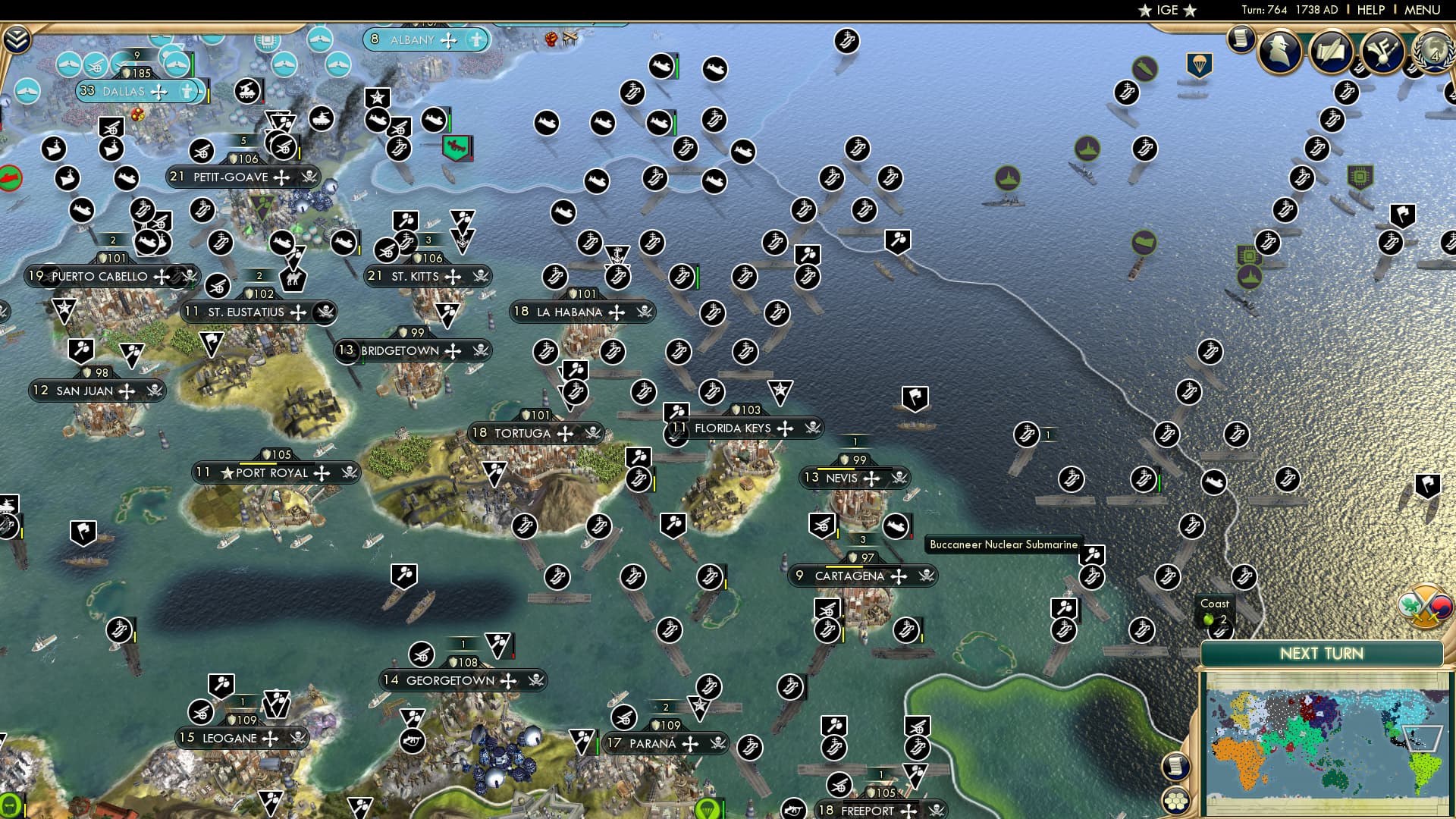Click the Caribbean region on the minimap
The image size is (1456, 819).
point(1422,737)
